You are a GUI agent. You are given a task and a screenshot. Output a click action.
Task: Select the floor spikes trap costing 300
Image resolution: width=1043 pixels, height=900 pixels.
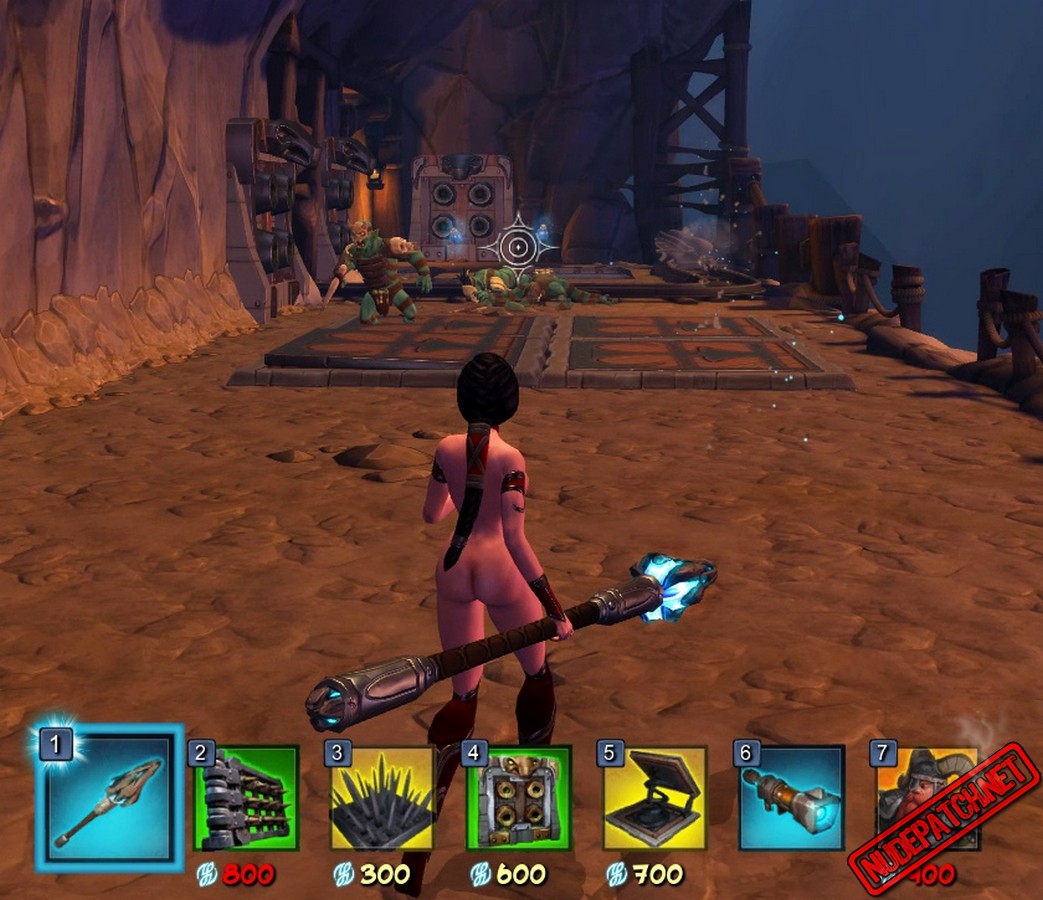point(382,798)
